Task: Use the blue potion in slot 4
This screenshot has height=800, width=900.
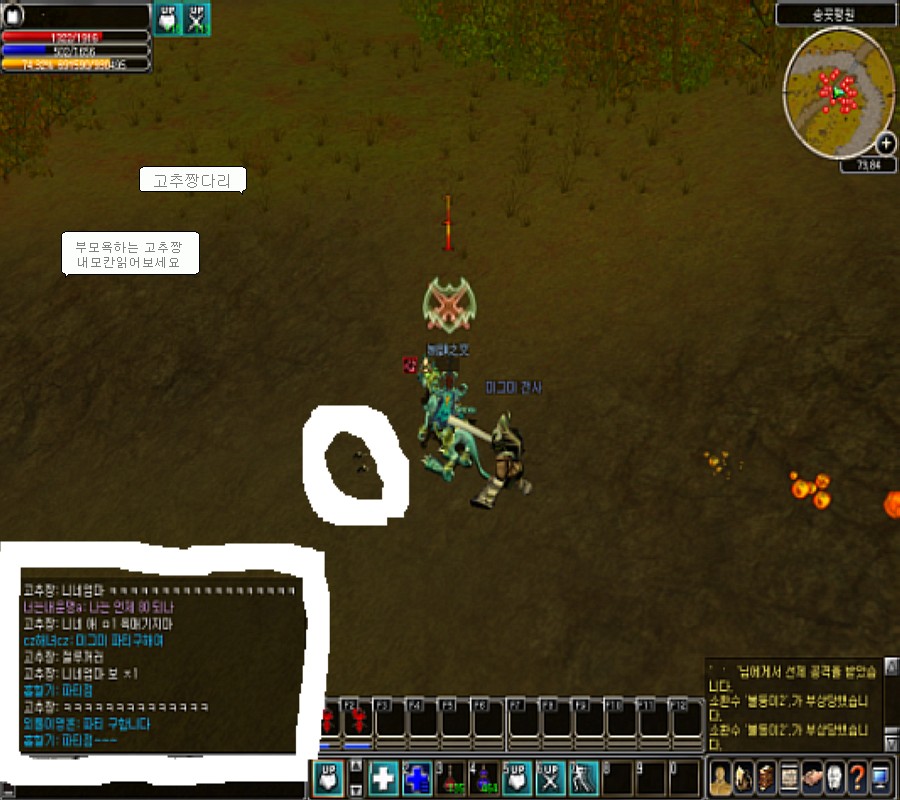Action: pyautogui.click(x=485, y=778)
